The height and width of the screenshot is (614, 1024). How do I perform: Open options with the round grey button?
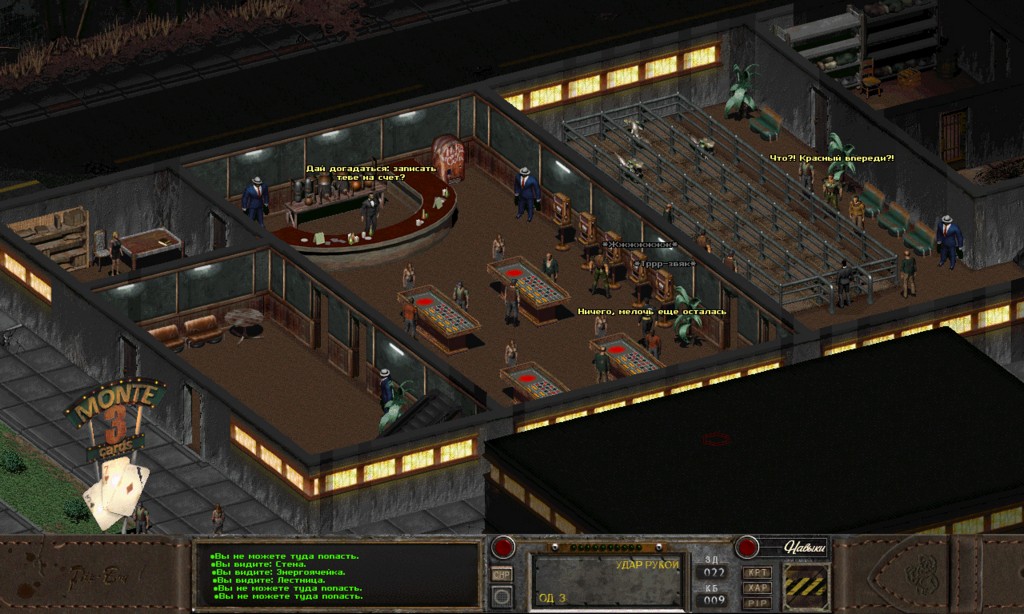503,597
